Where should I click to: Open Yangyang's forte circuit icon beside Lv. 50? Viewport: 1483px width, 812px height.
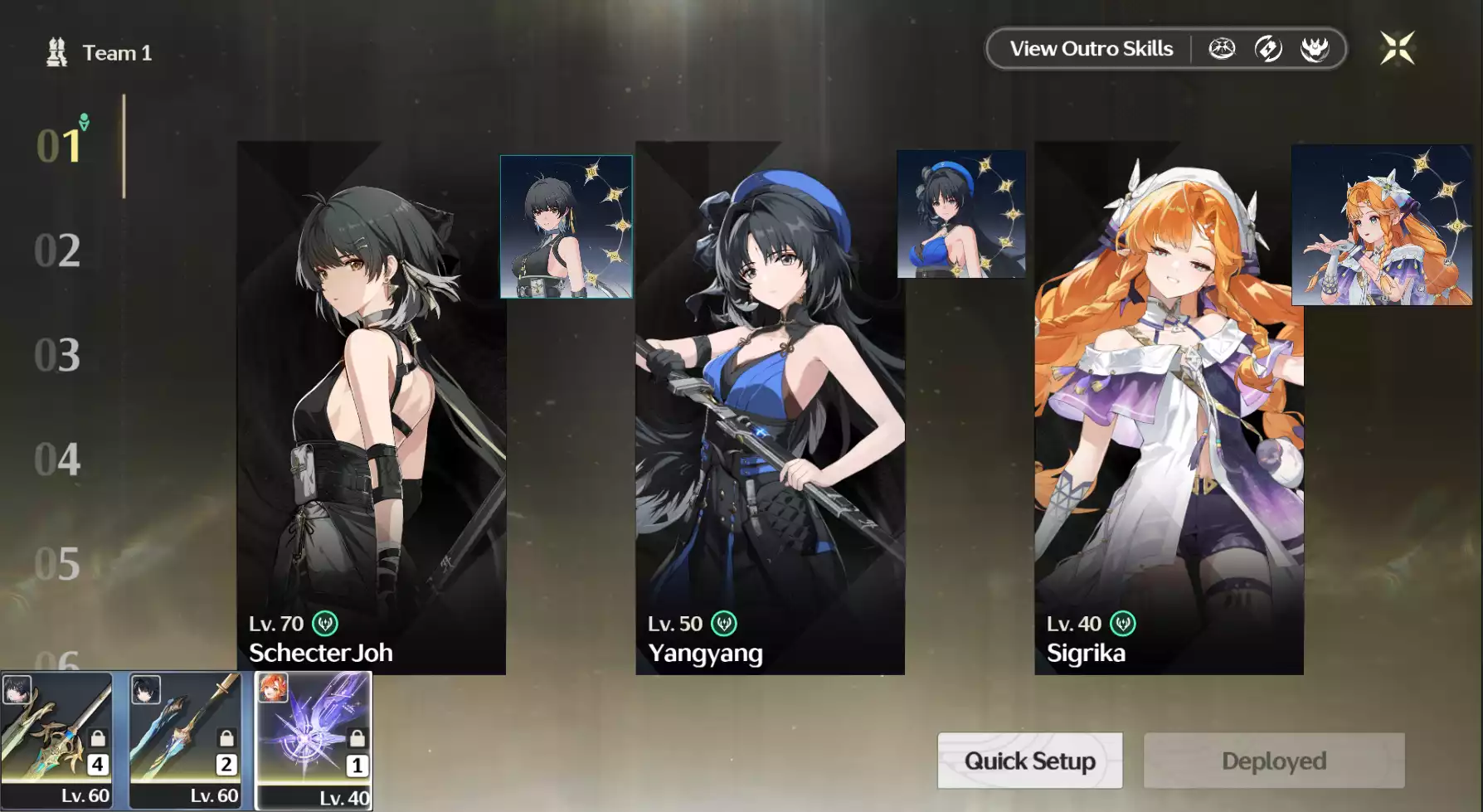click(723, 623)
